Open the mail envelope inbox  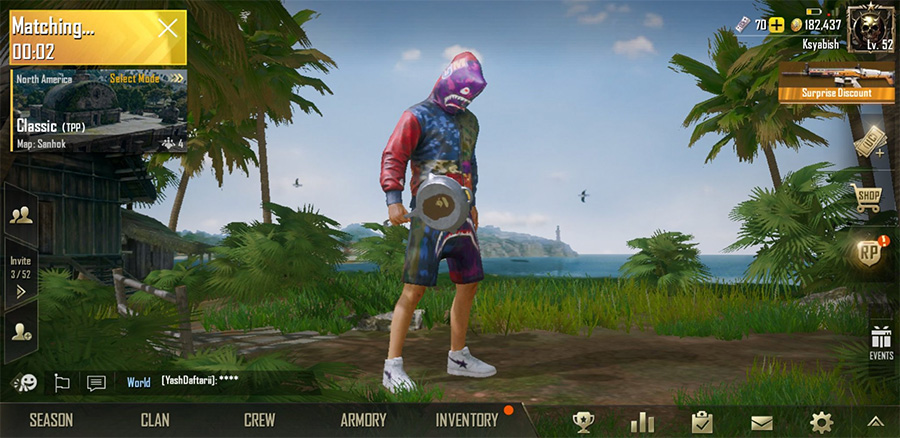(762, 422)
